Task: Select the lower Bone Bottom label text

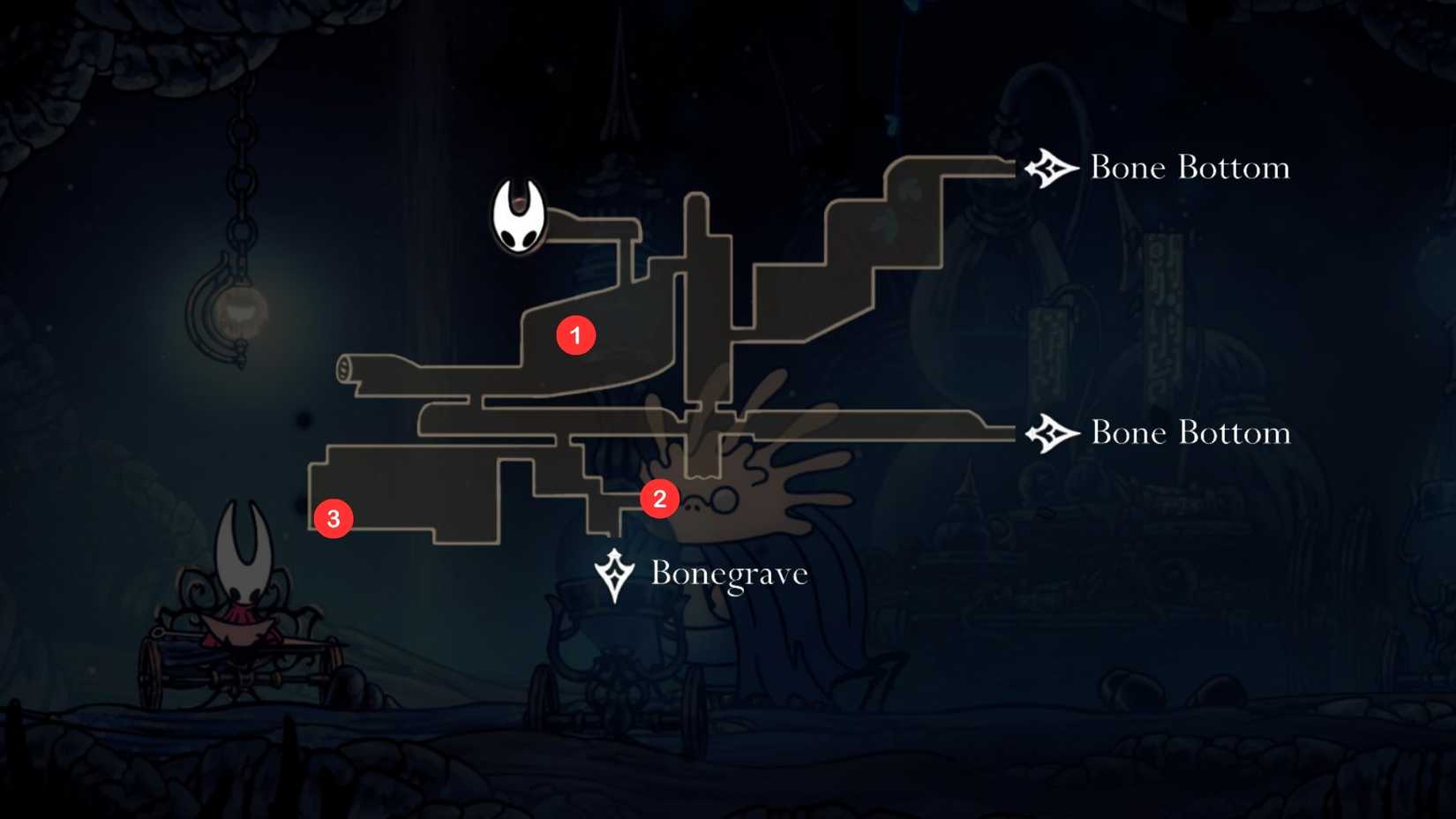Action: [x=1190, y=432]
